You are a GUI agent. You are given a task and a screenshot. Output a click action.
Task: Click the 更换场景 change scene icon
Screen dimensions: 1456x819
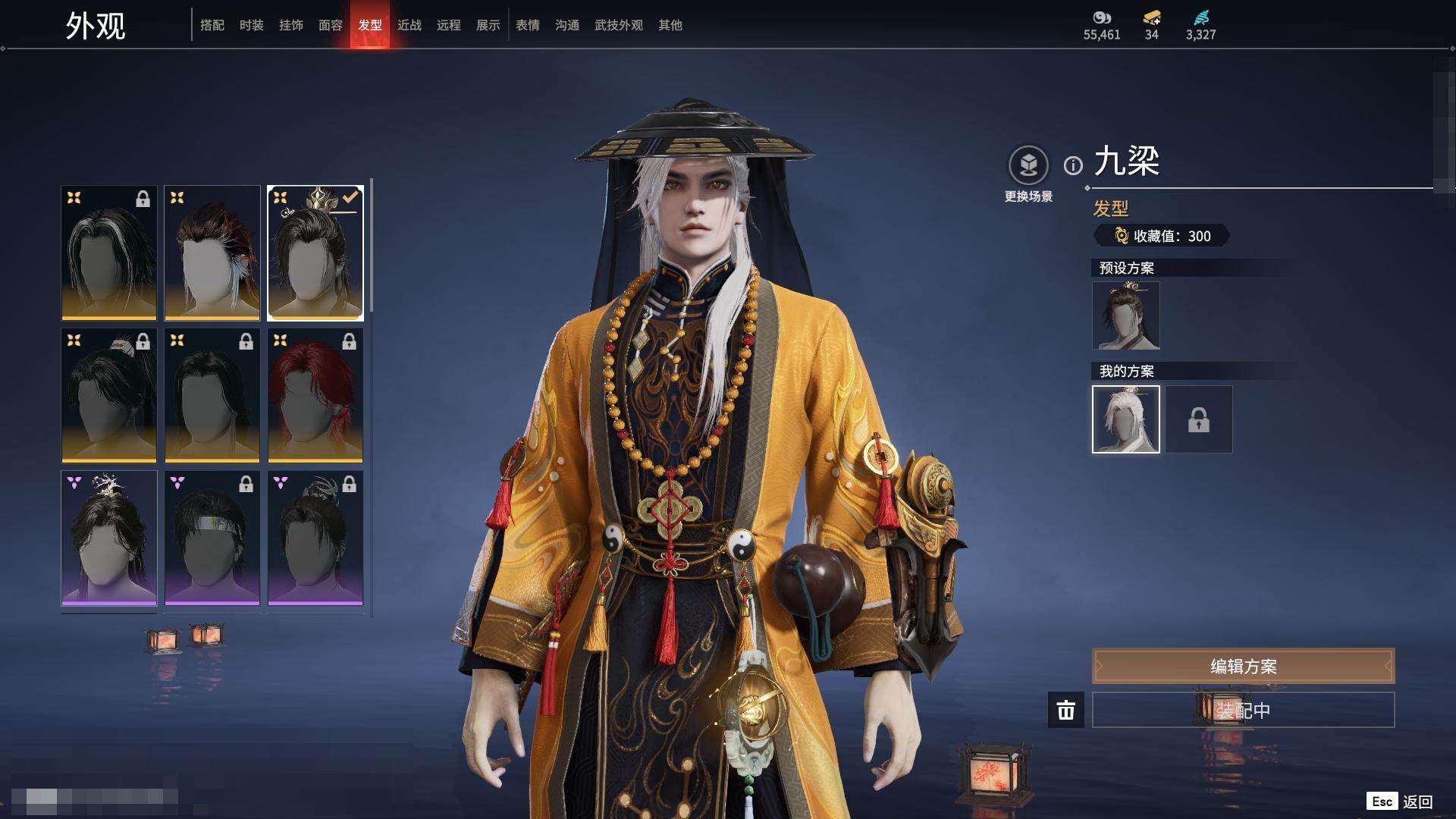1028,165
